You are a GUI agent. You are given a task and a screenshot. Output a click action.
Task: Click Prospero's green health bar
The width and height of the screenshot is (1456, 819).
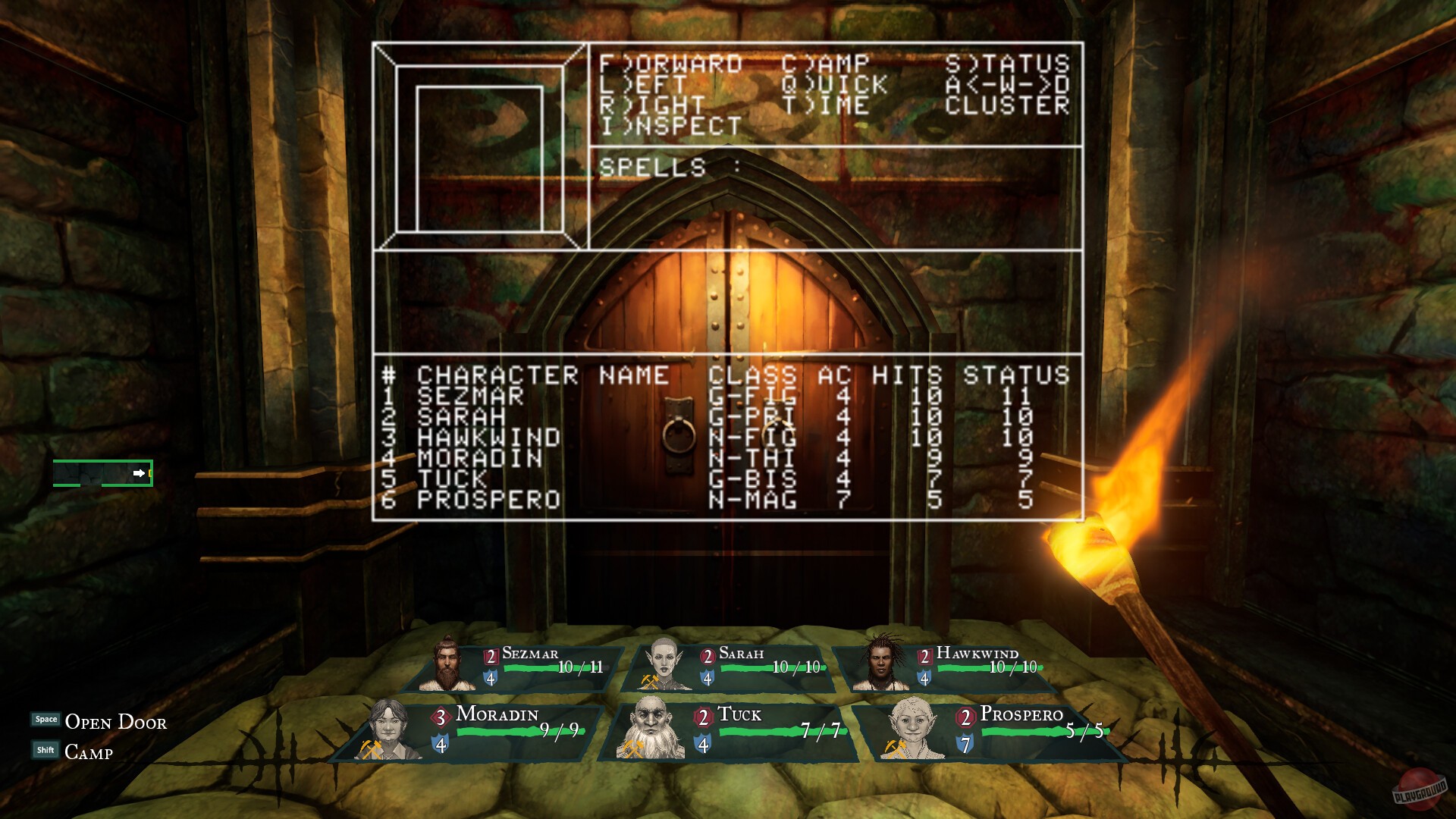pos(1016,733)
